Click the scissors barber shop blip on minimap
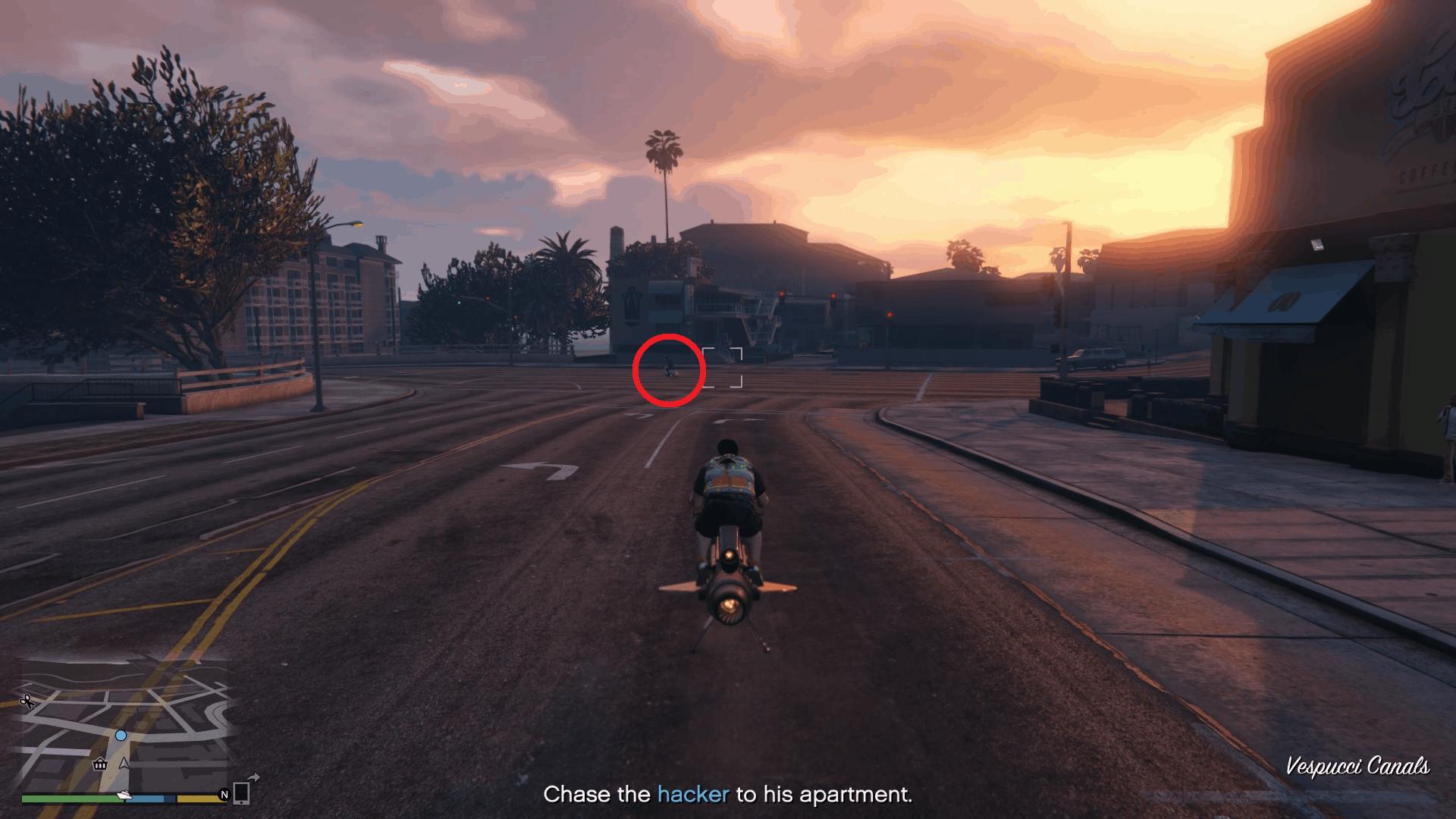Image resolution: width=1456 pixels, height=819 pixels. (x=28, y=701)
